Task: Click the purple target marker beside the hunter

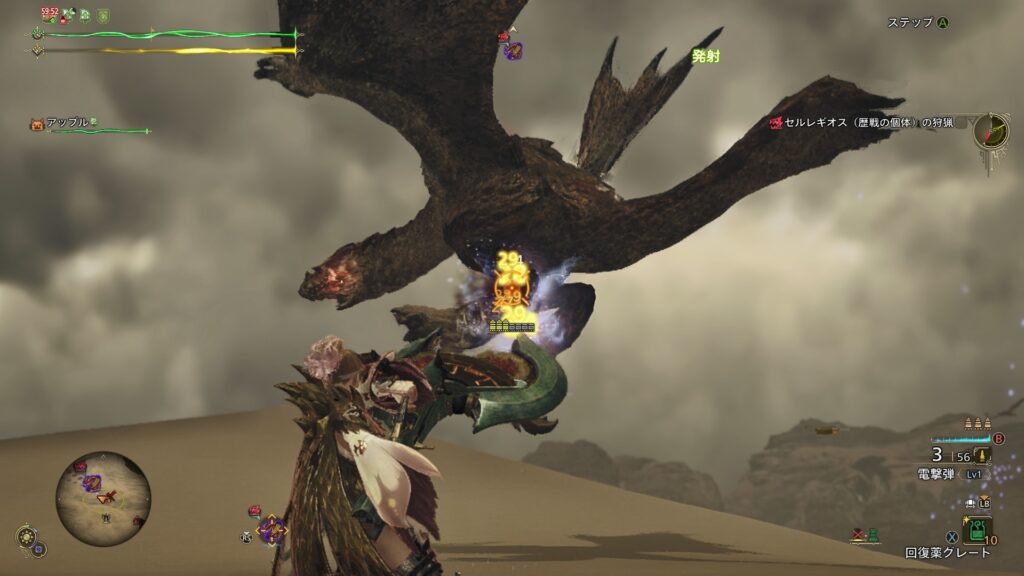Action: (269, 528)
